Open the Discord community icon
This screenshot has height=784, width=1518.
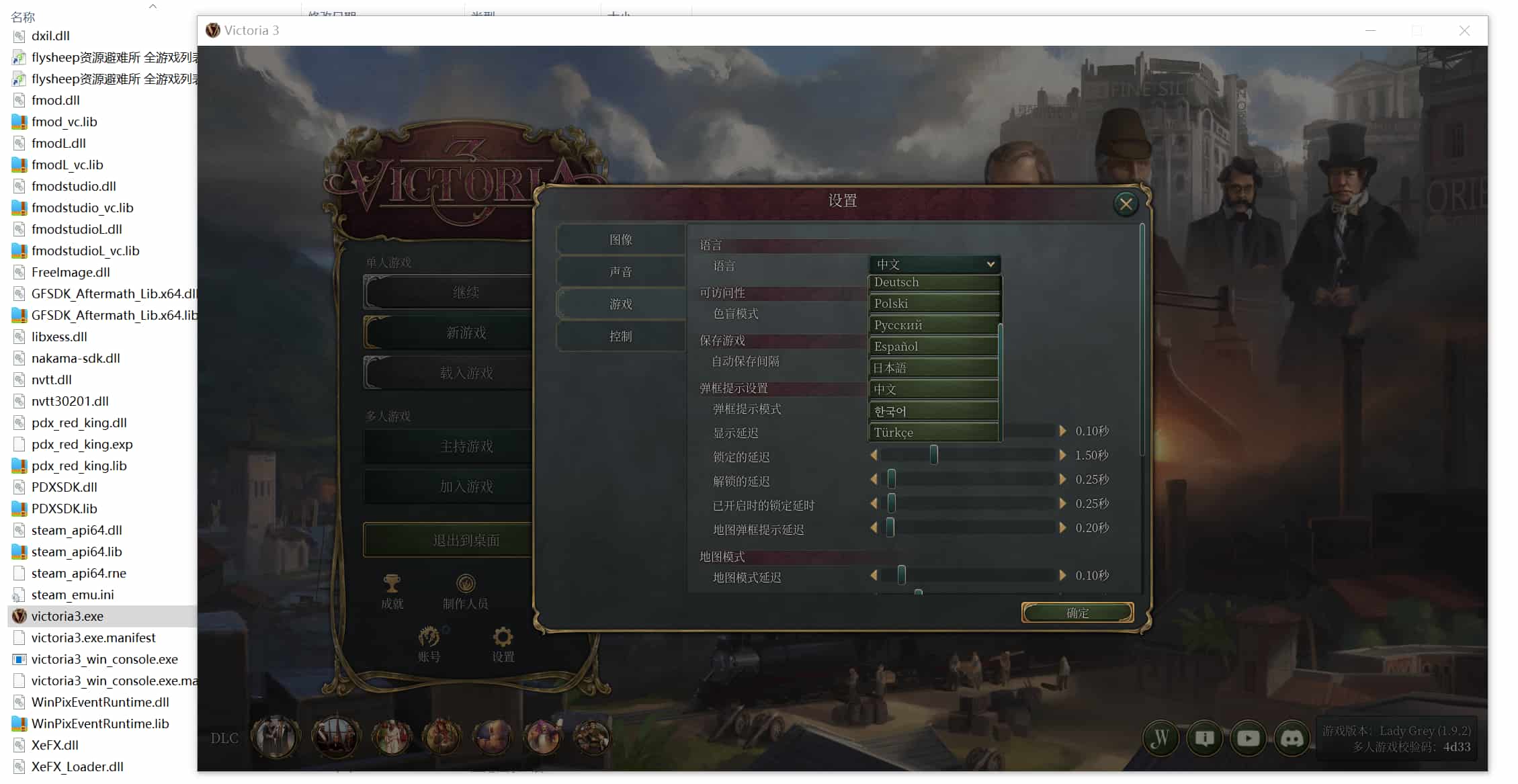pos(1292,738)
